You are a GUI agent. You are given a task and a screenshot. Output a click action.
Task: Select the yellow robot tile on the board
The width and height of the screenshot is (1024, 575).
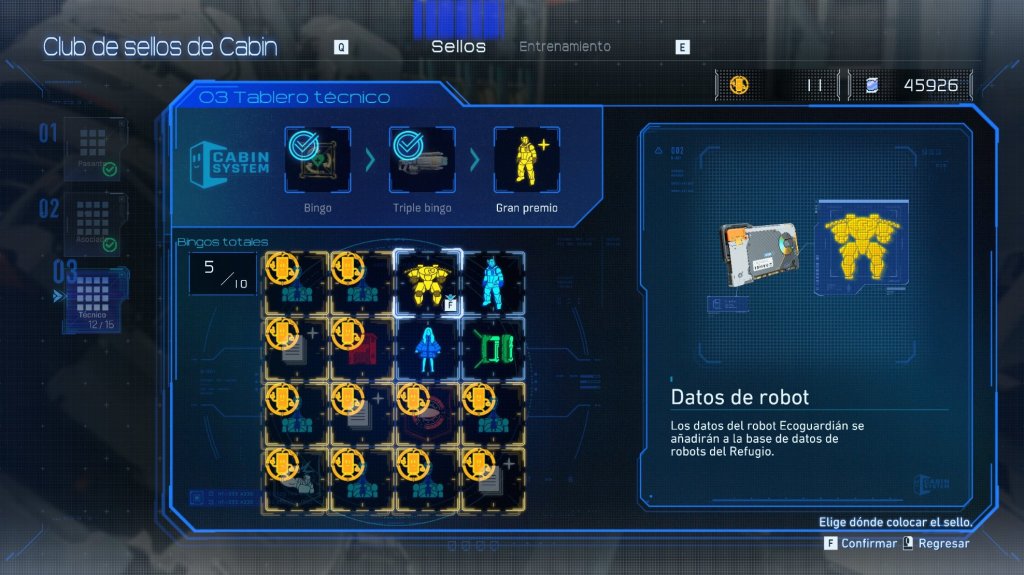click(x=428, y=282)
